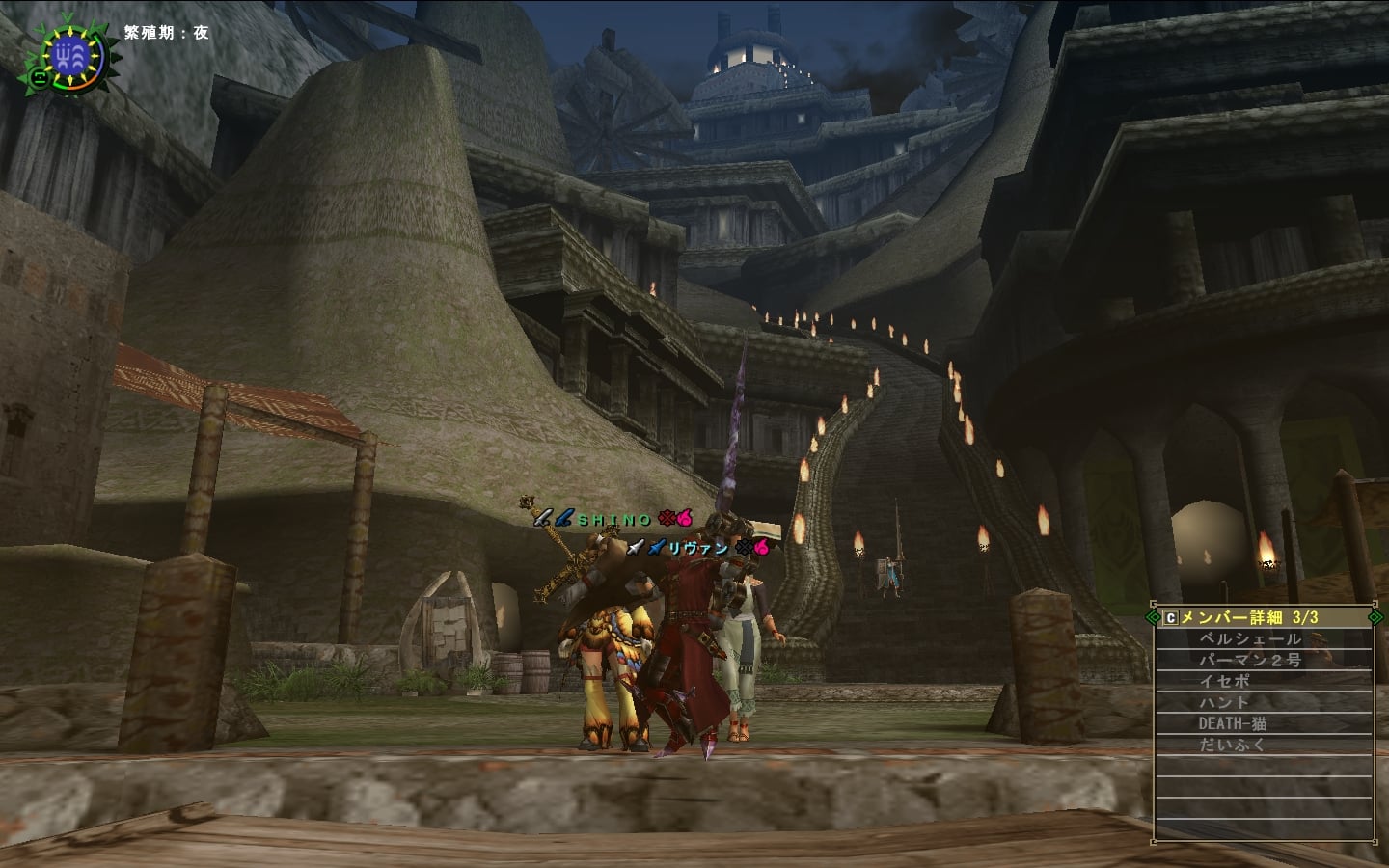The height and width of the screenshot is (868, 1389).
Task: Go to previous member page with left arrow
Action: click(x=1153, y=617)
